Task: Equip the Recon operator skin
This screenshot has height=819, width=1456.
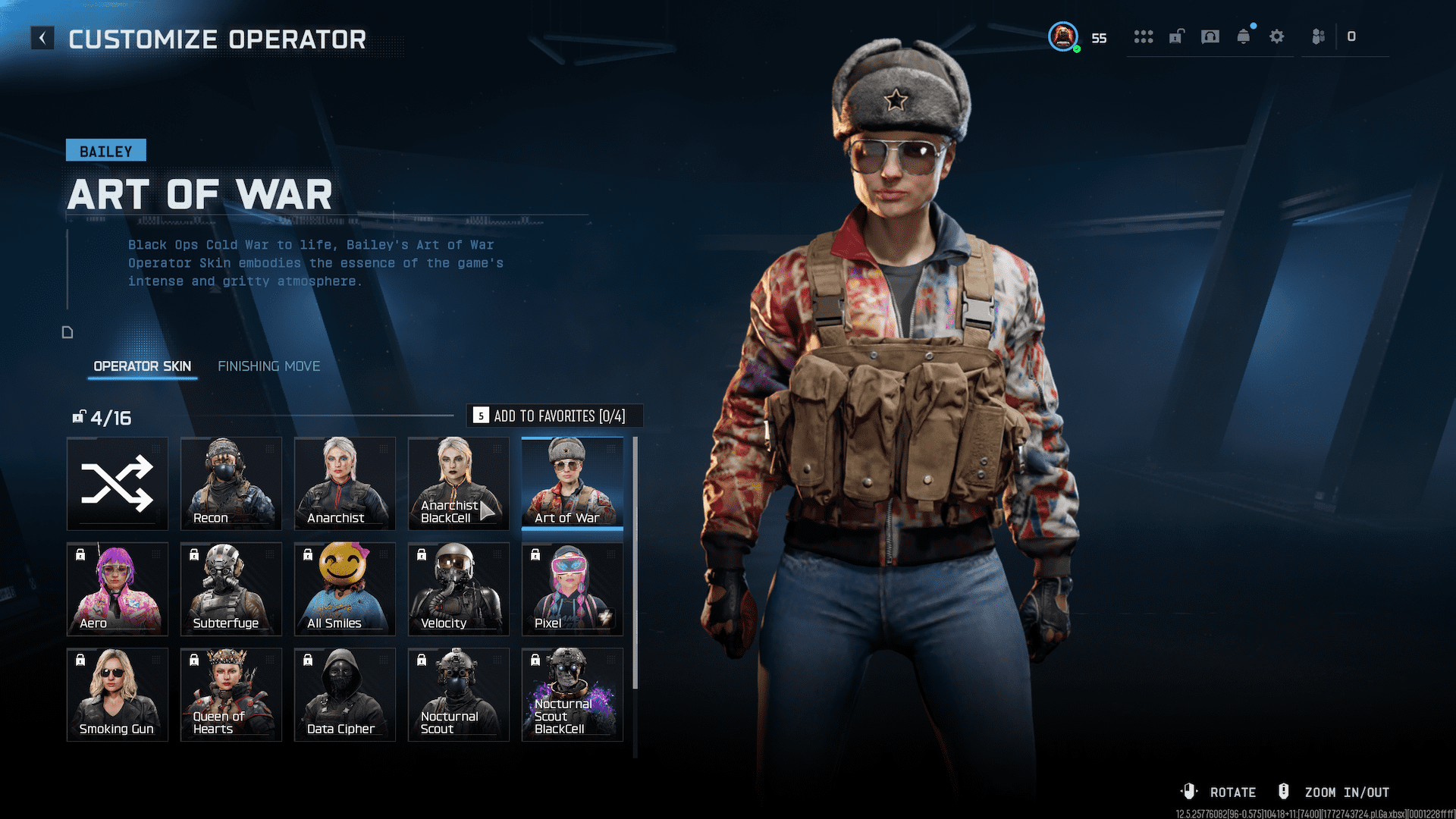Action: click(x=231, y=484)
